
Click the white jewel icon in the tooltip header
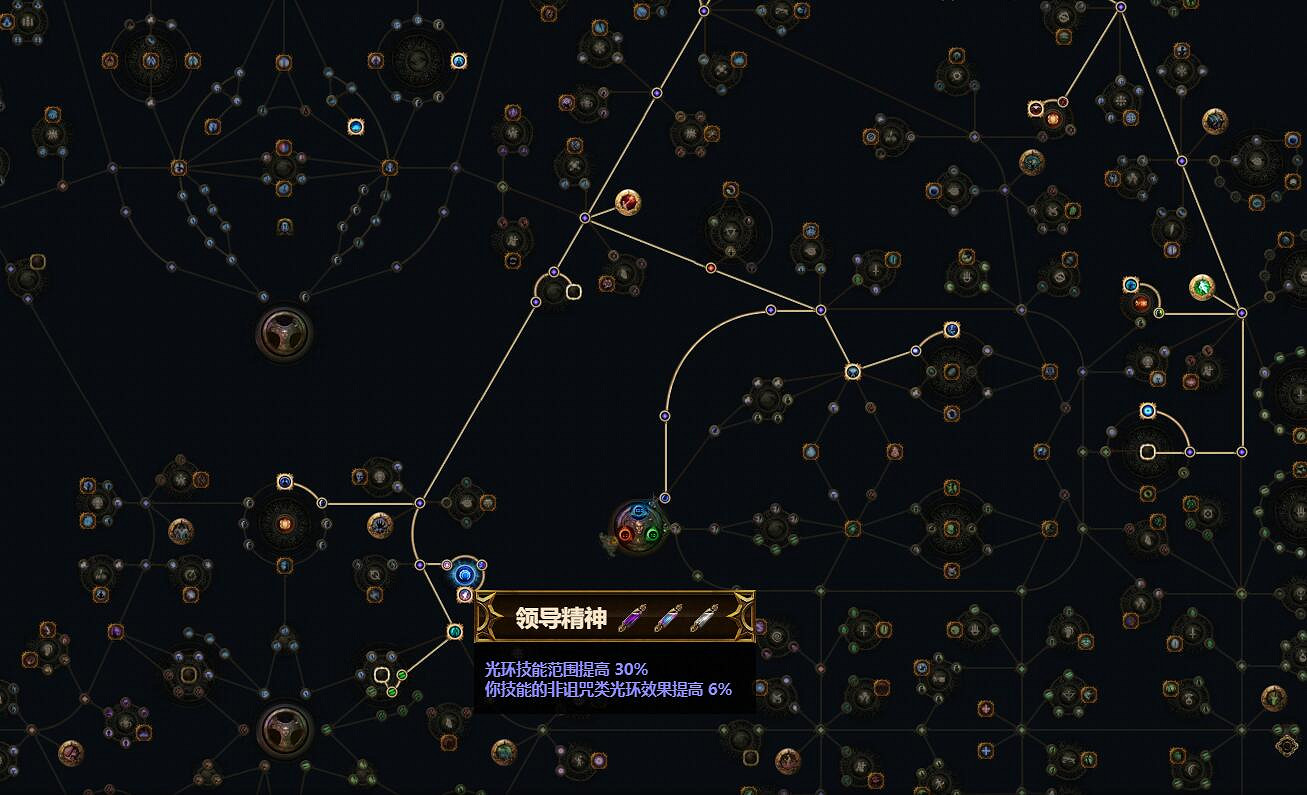(x=704, y=617)
